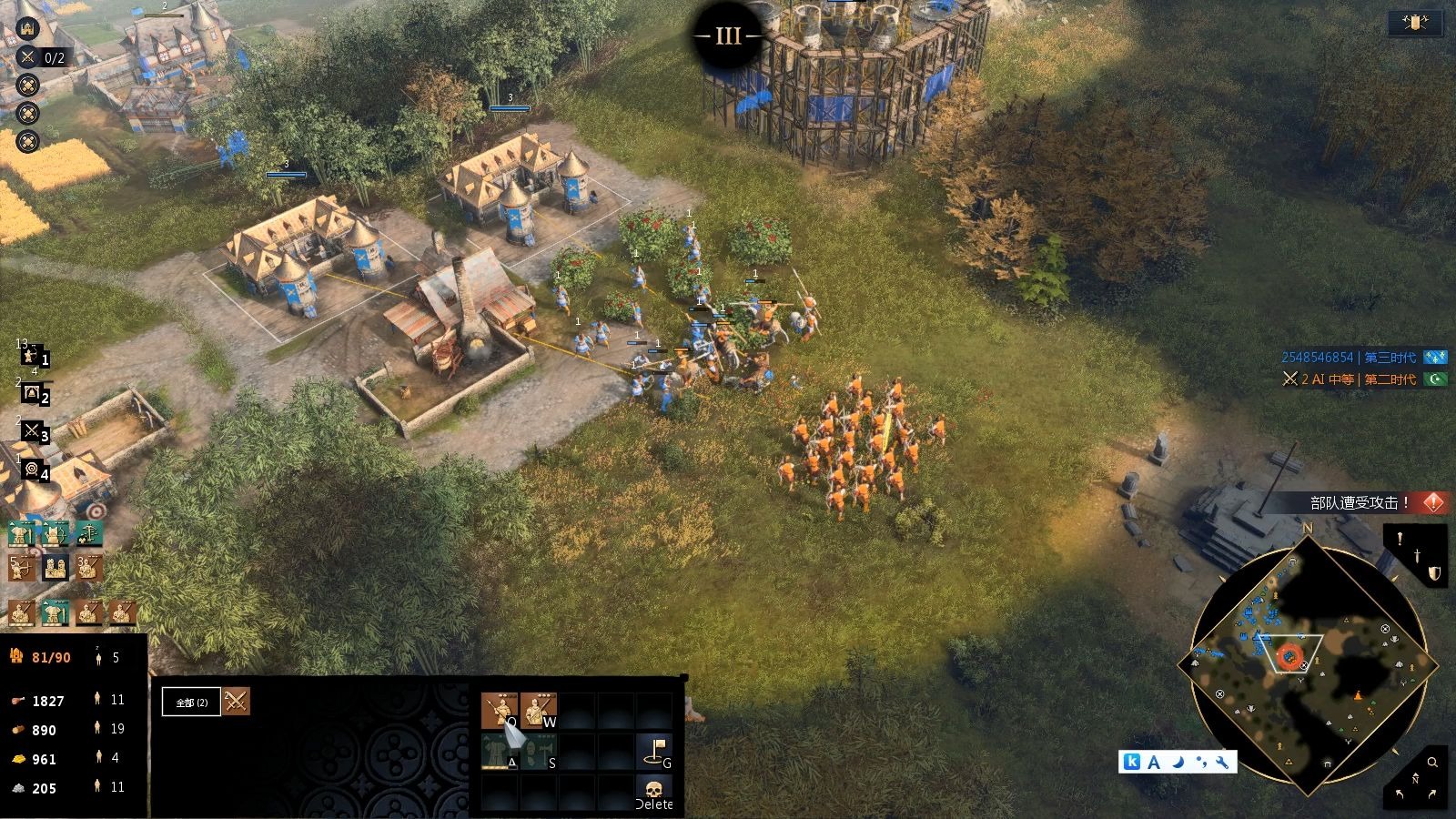Click the idle villagers count icon
The height and width of the screenshot is (819, 1456).
click(99, 657)
